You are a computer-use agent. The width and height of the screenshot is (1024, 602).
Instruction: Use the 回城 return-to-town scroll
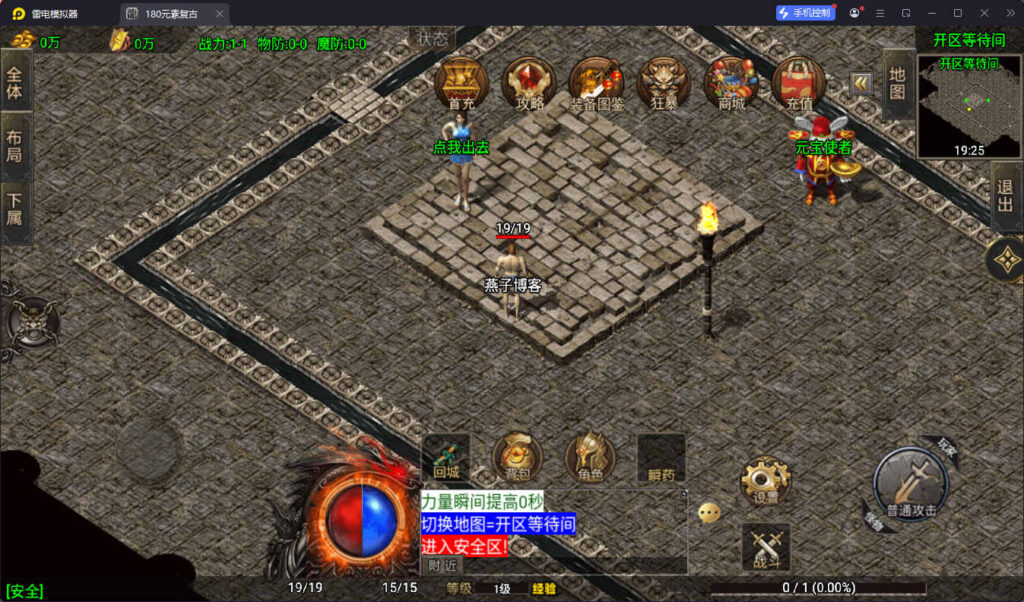coord(446,457)
